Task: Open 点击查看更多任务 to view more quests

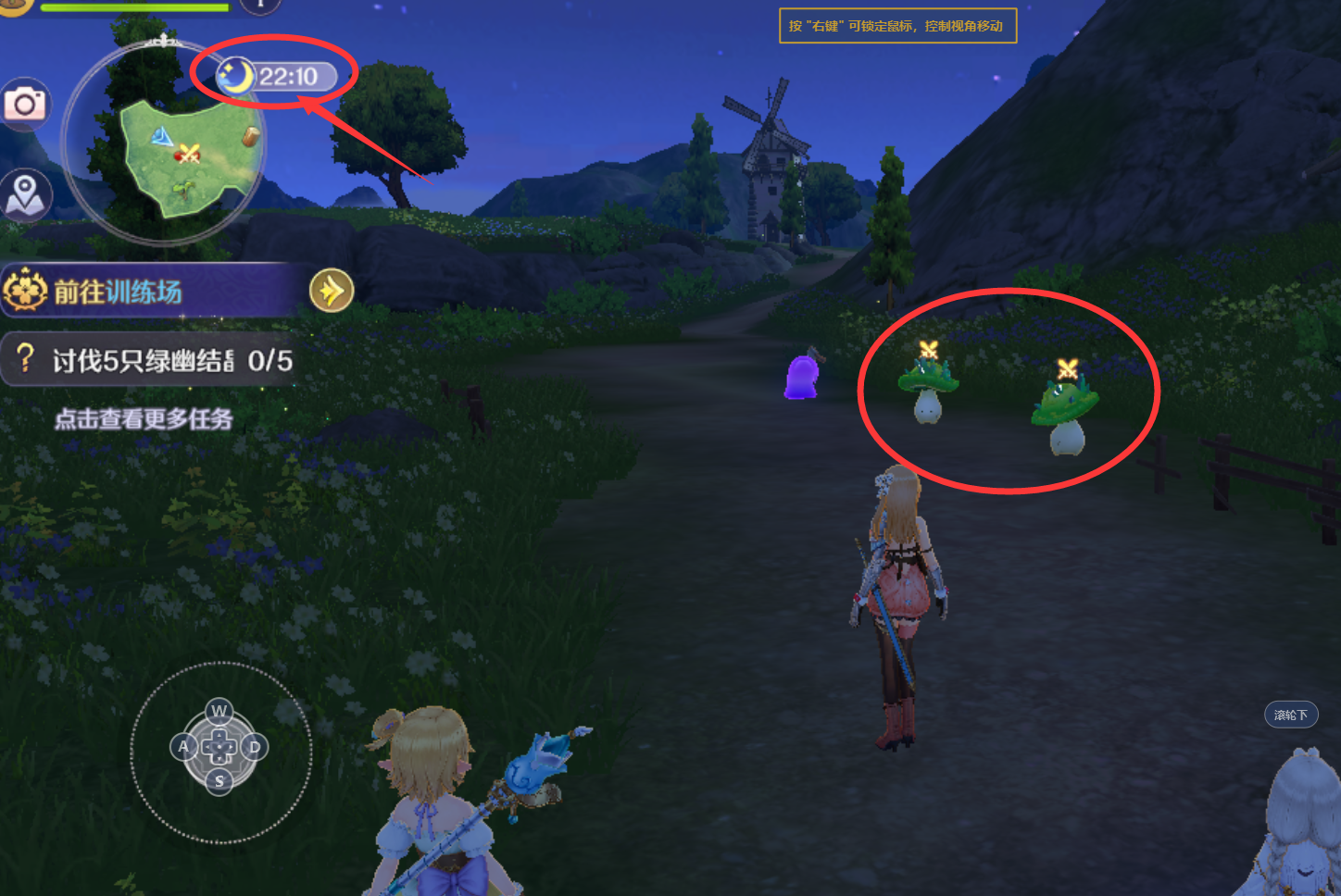Action: (144, 419)
